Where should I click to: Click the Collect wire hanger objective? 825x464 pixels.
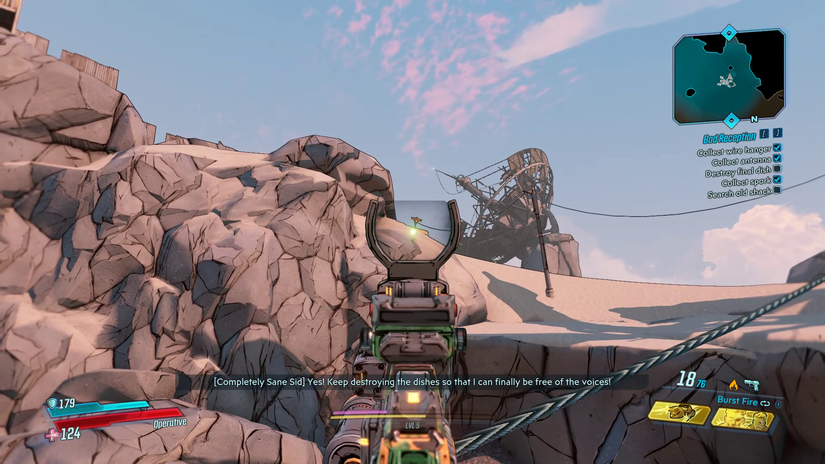tap(733, 150)
